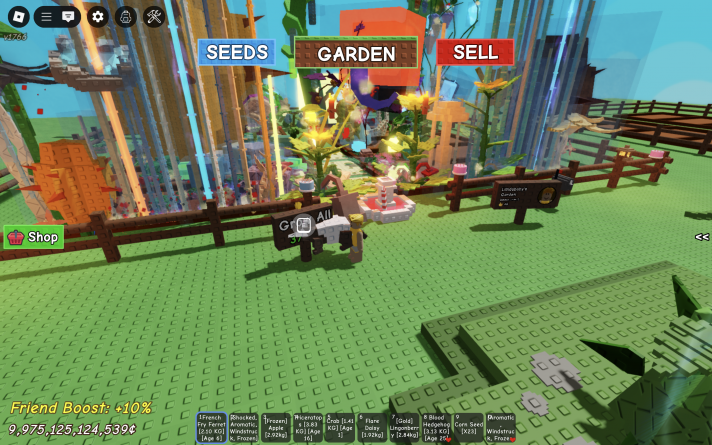Go to the GARDEN
This screenshot has width=712, height=445.
coord(356,54)
